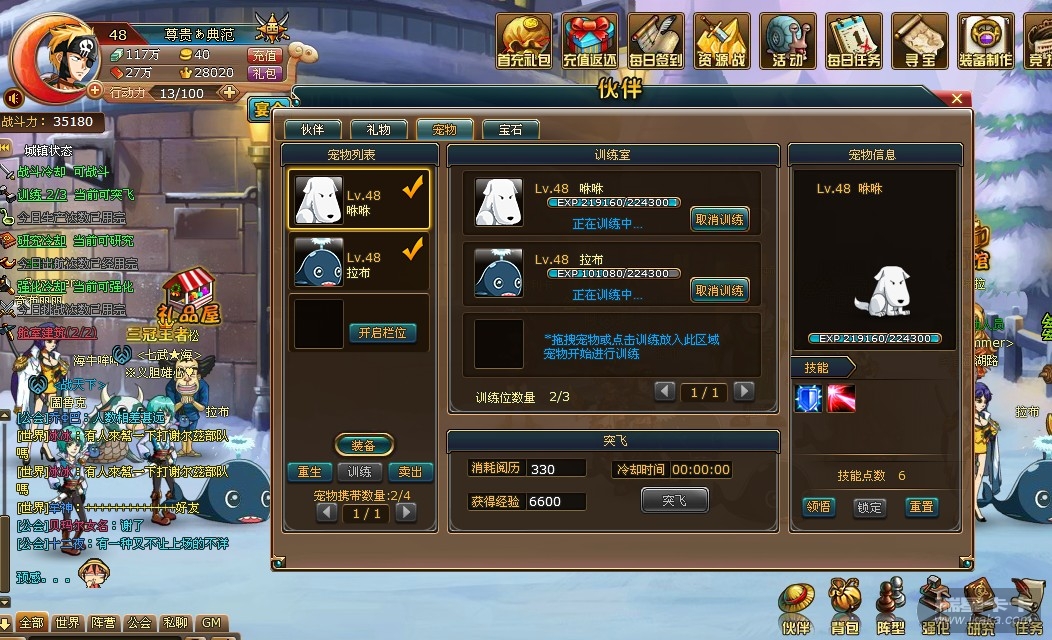Viewport: 1052px width, 640px height.
Task: Click the 充值 recharge button near currency
Action: (264, 56)
